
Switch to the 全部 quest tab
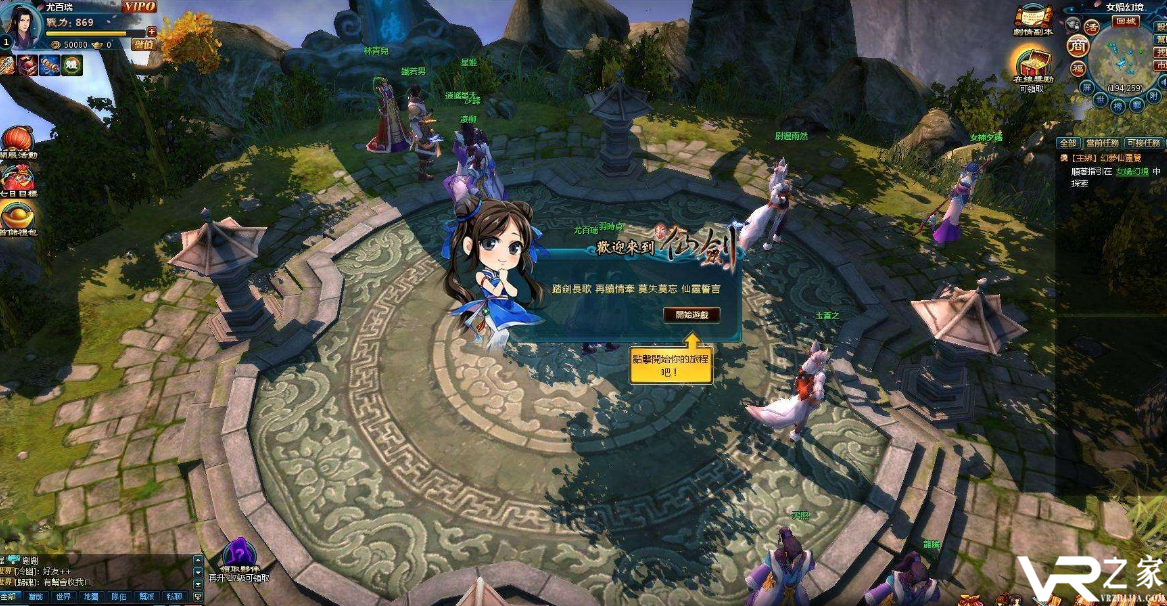coord(1069,144)
